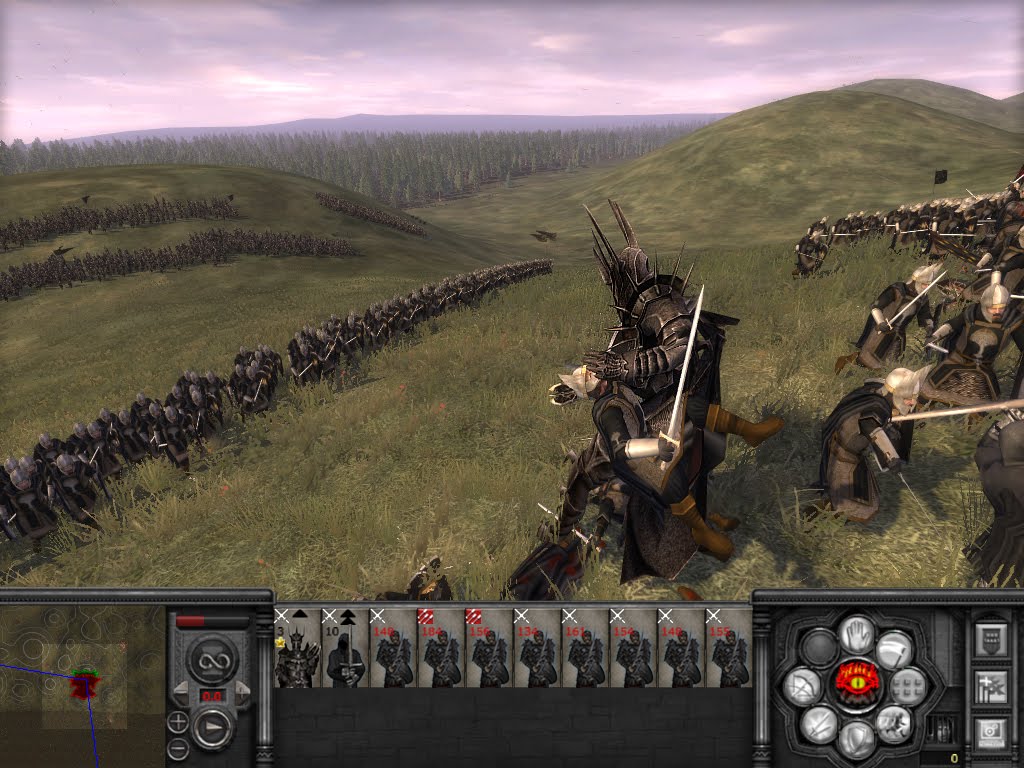Screen dimensions: 1024x768
Task: Toggle fire-at-will bow button
Action: tap(803, 685)
